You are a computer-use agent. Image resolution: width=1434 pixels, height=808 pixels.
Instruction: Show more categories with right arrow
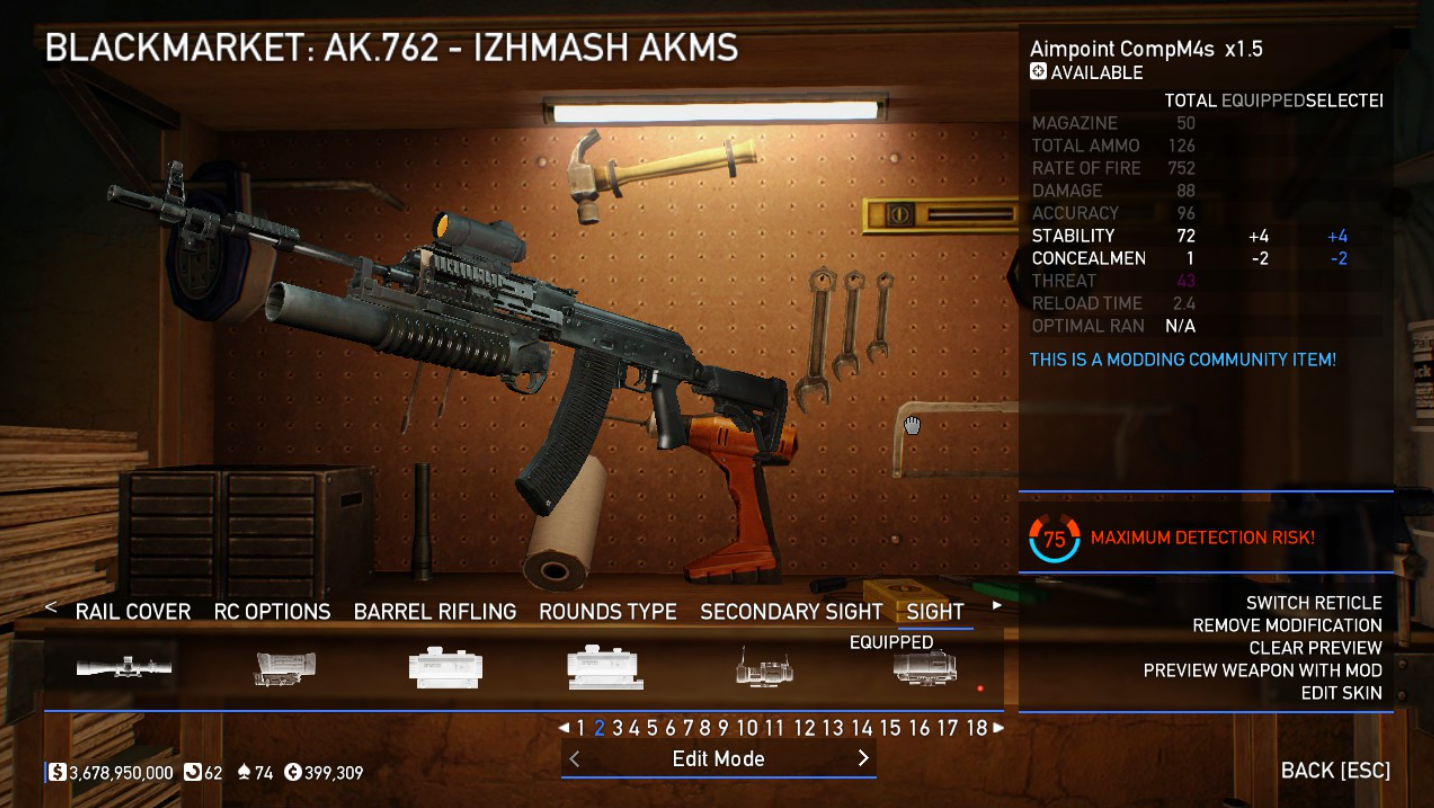tap(997, 606)
